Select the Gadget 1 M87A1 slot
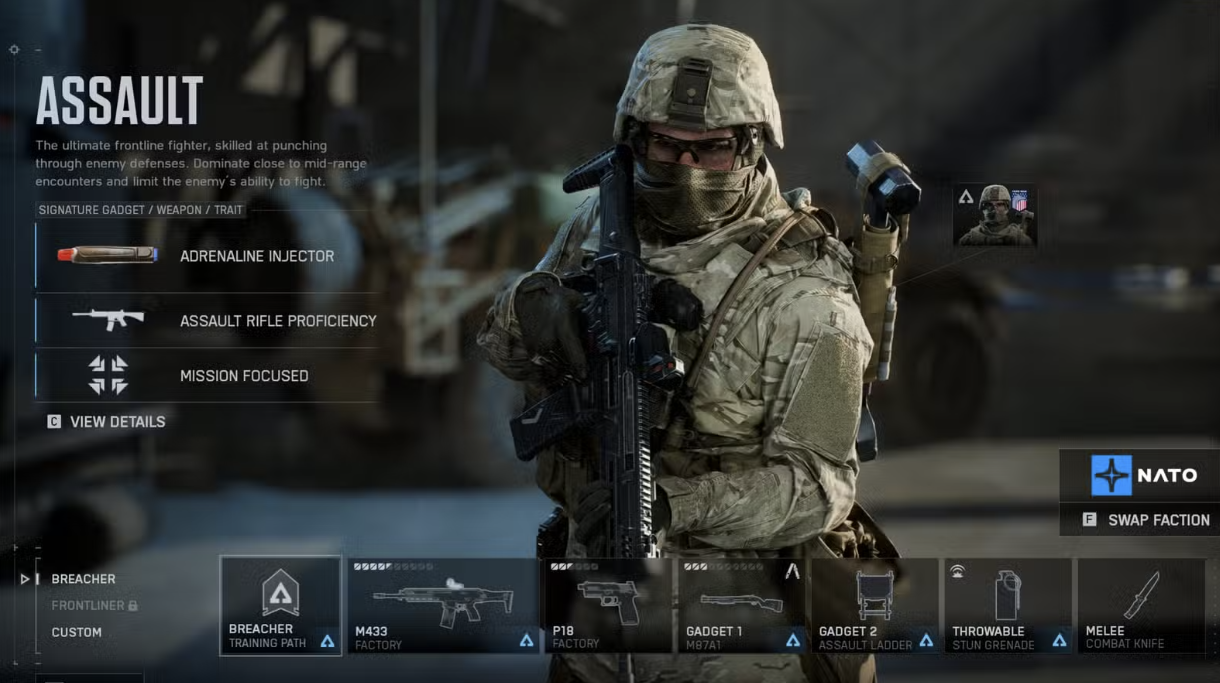This screenshot has height=683, width=1220. tap(743, 606)
